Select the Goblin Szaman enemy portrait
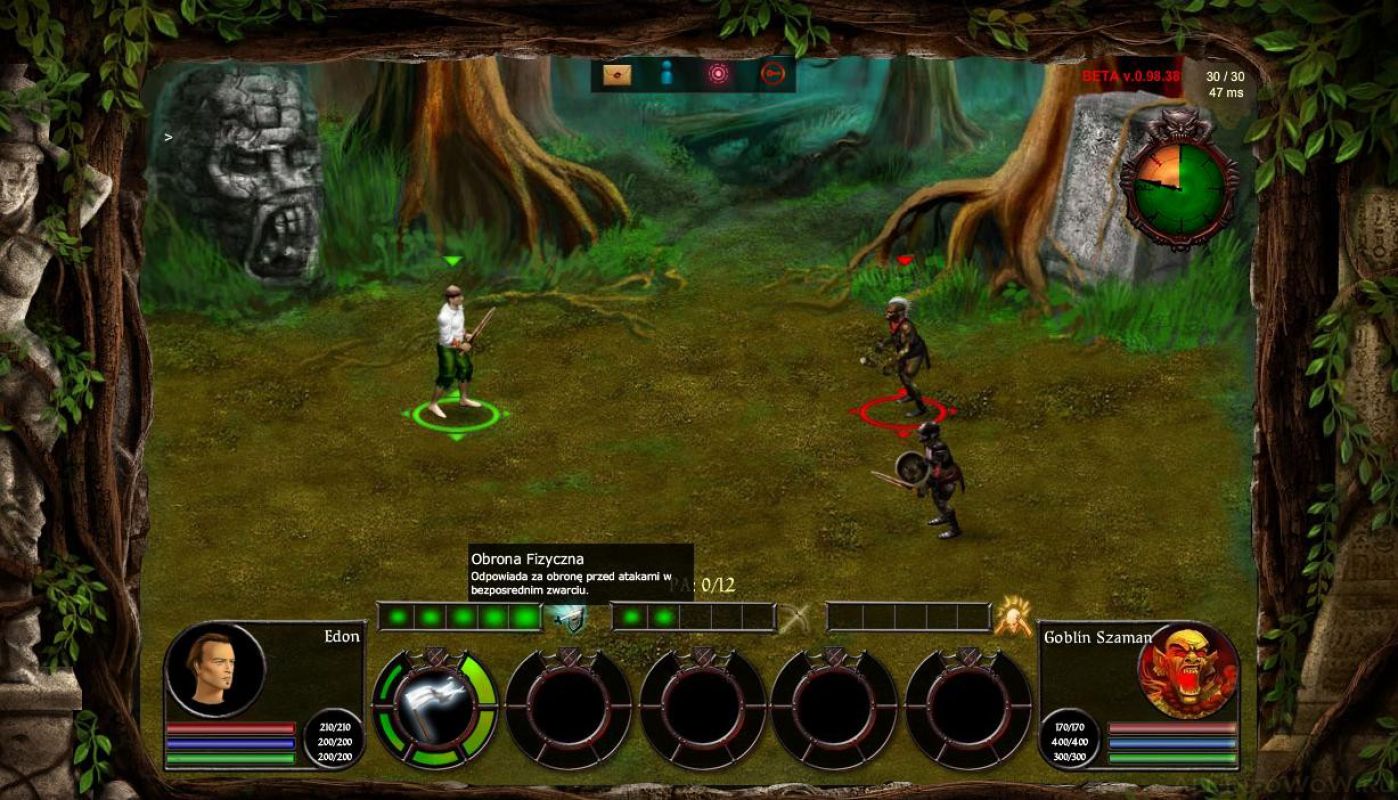1398x800 pixels. coord(1187,670)
